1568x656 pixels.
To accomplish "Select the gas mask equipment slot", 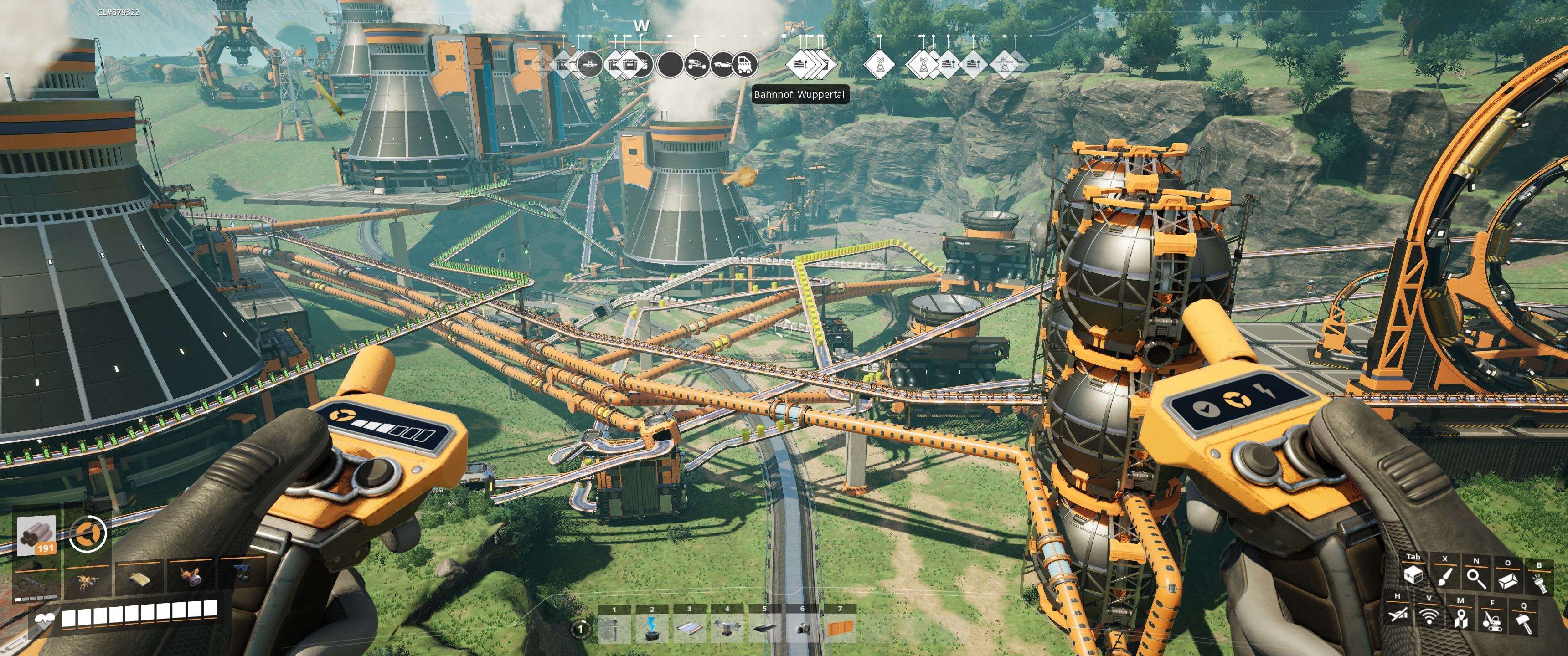I will (x=191, y=576).
